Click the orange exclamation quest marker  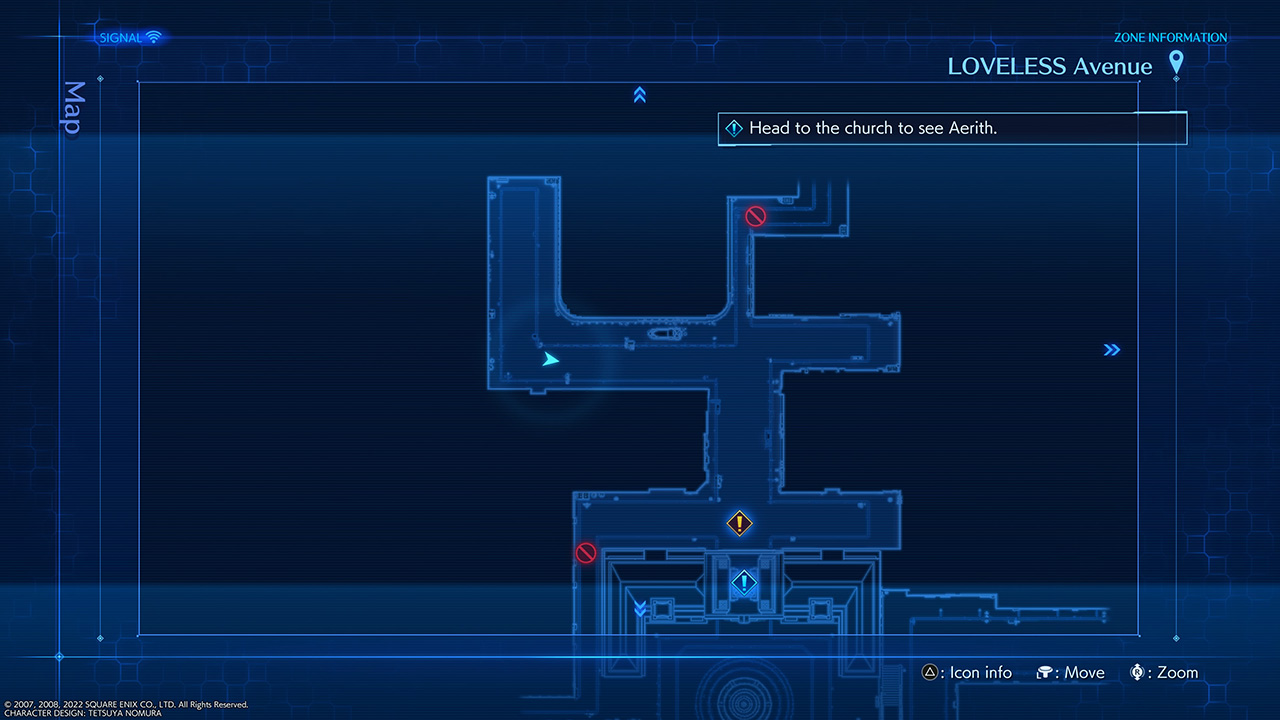pyautogui.click(x=740, y=523)
